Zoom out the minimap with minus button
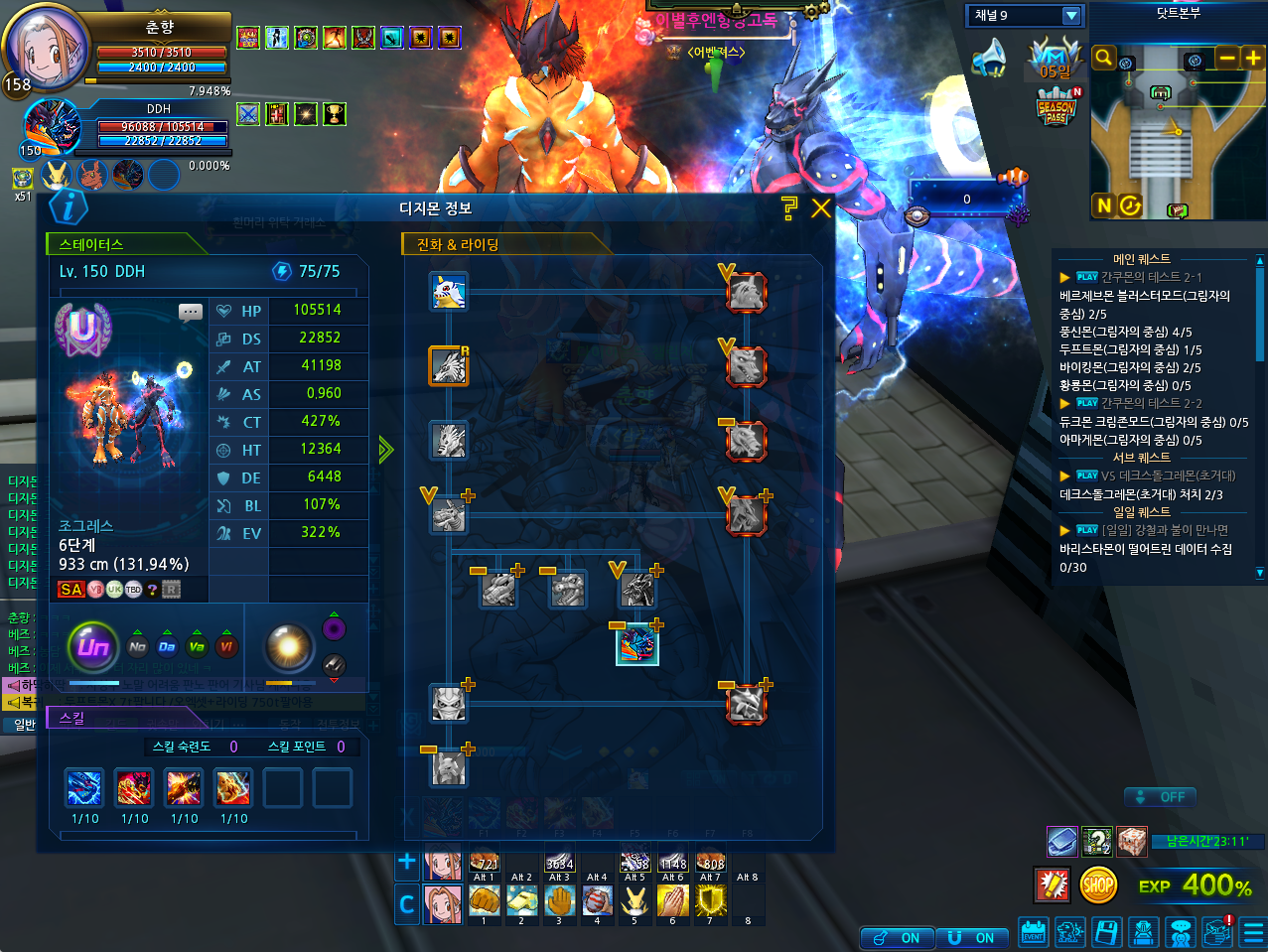 pyautogui.click(x=1228, y=59)
